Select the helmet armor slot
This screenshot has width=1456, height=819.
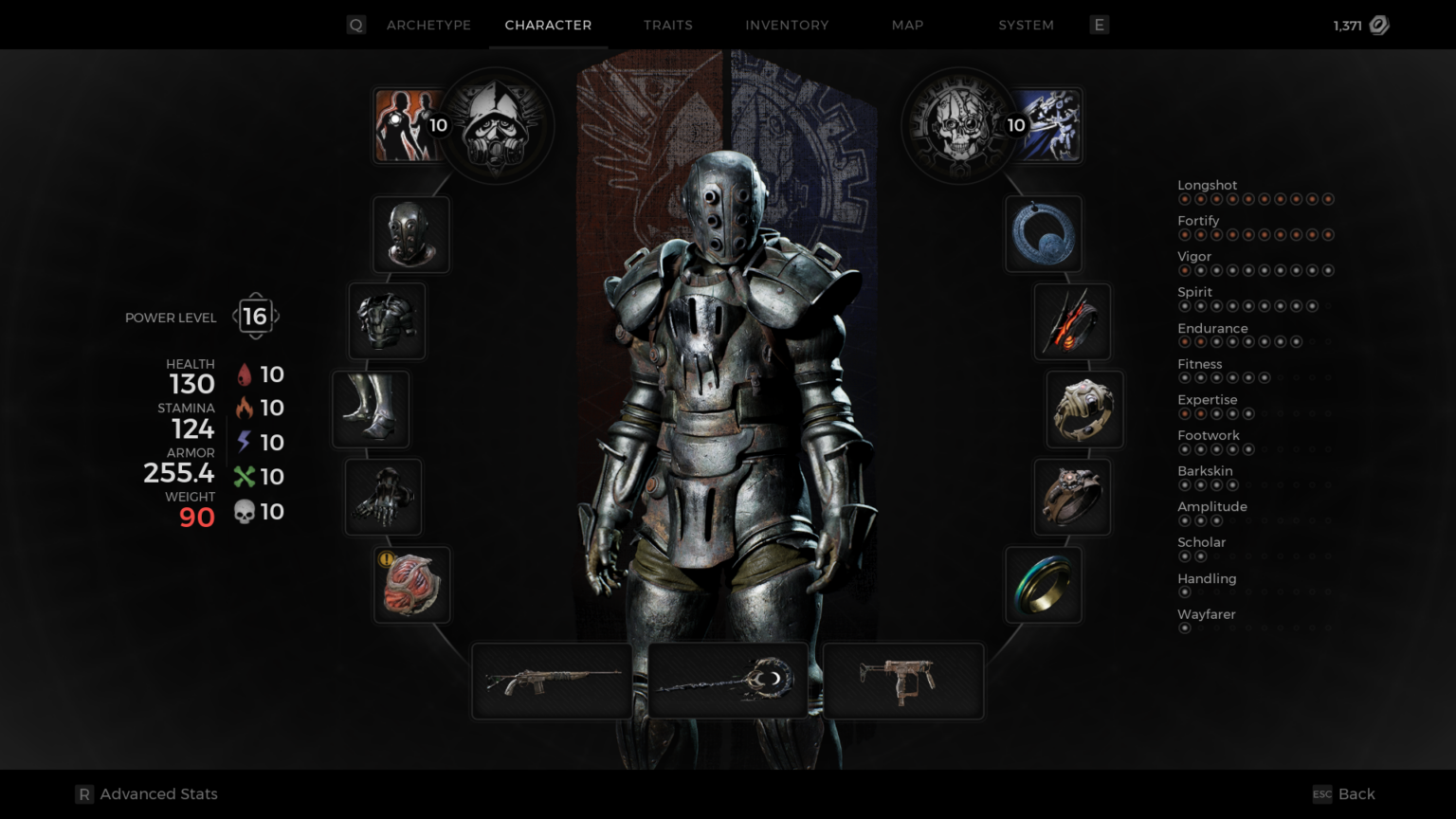click(410, 234)
